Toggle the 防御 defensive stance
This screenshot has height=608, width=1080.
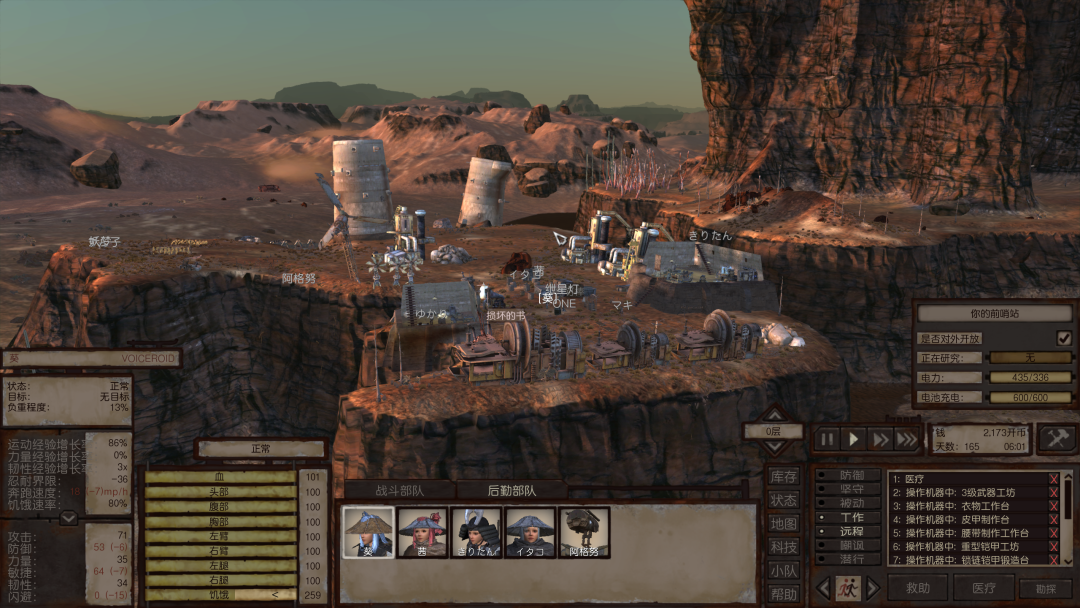(x=850, y=476)
